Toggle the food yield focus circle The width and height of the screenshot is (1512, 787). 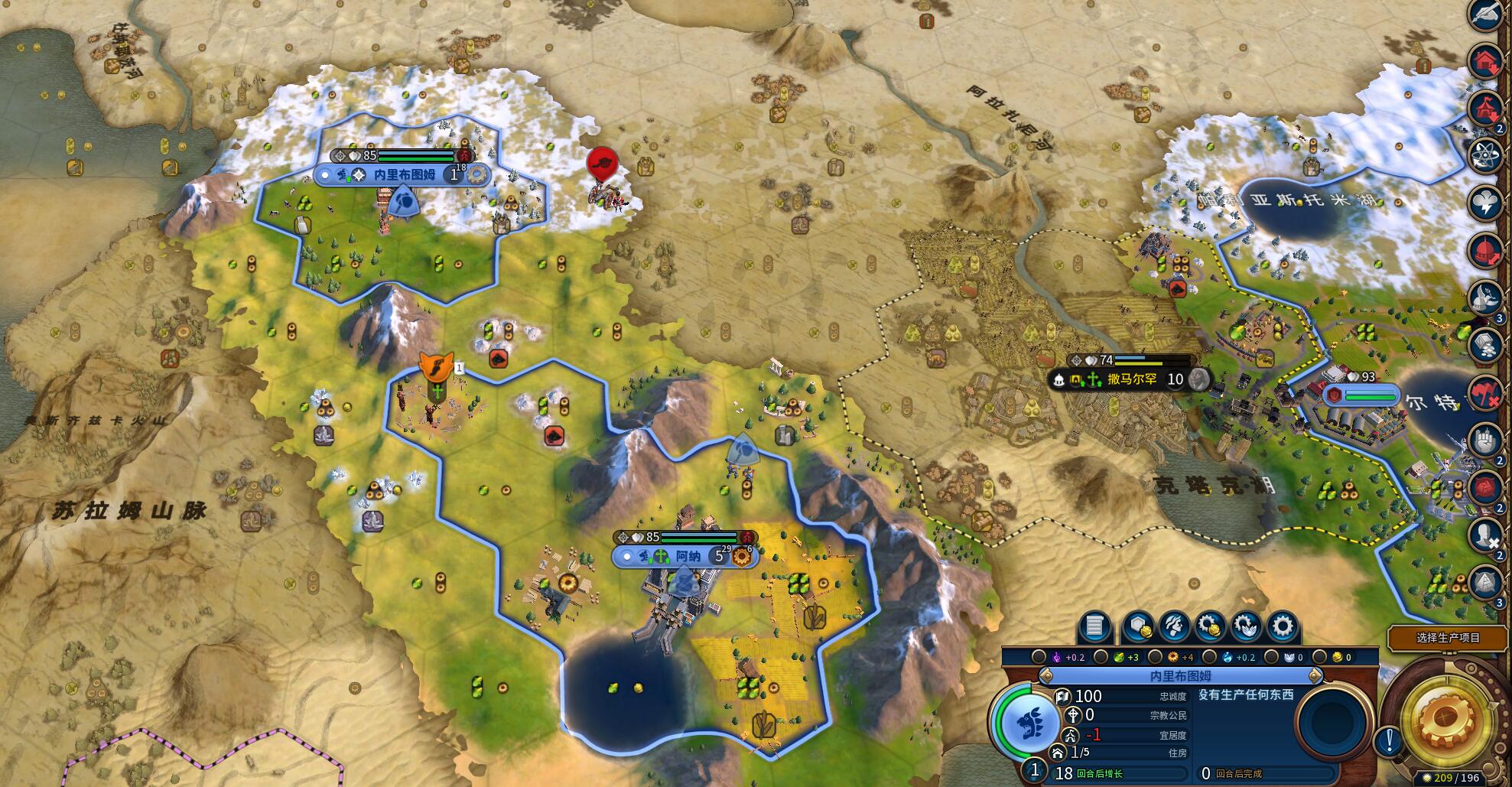click(1101, 657)
